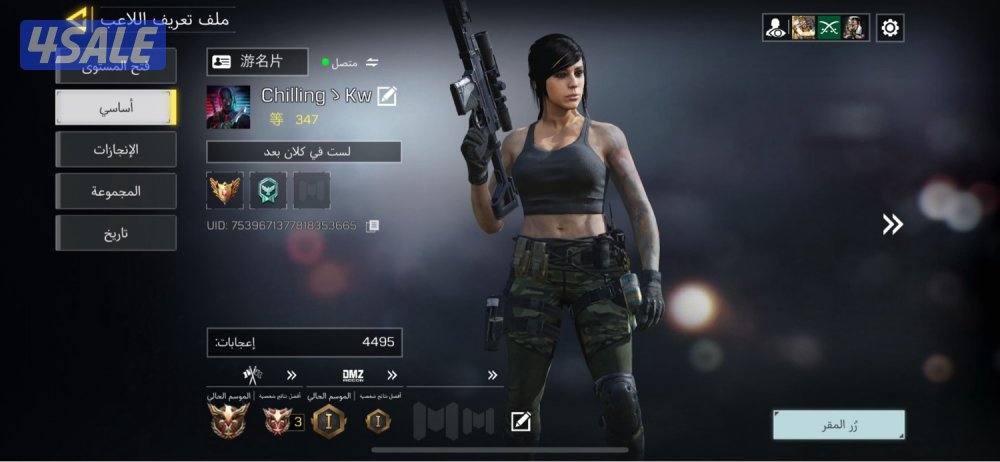Open the settings gear icon

pyautogui.click(x=890, y=28)
